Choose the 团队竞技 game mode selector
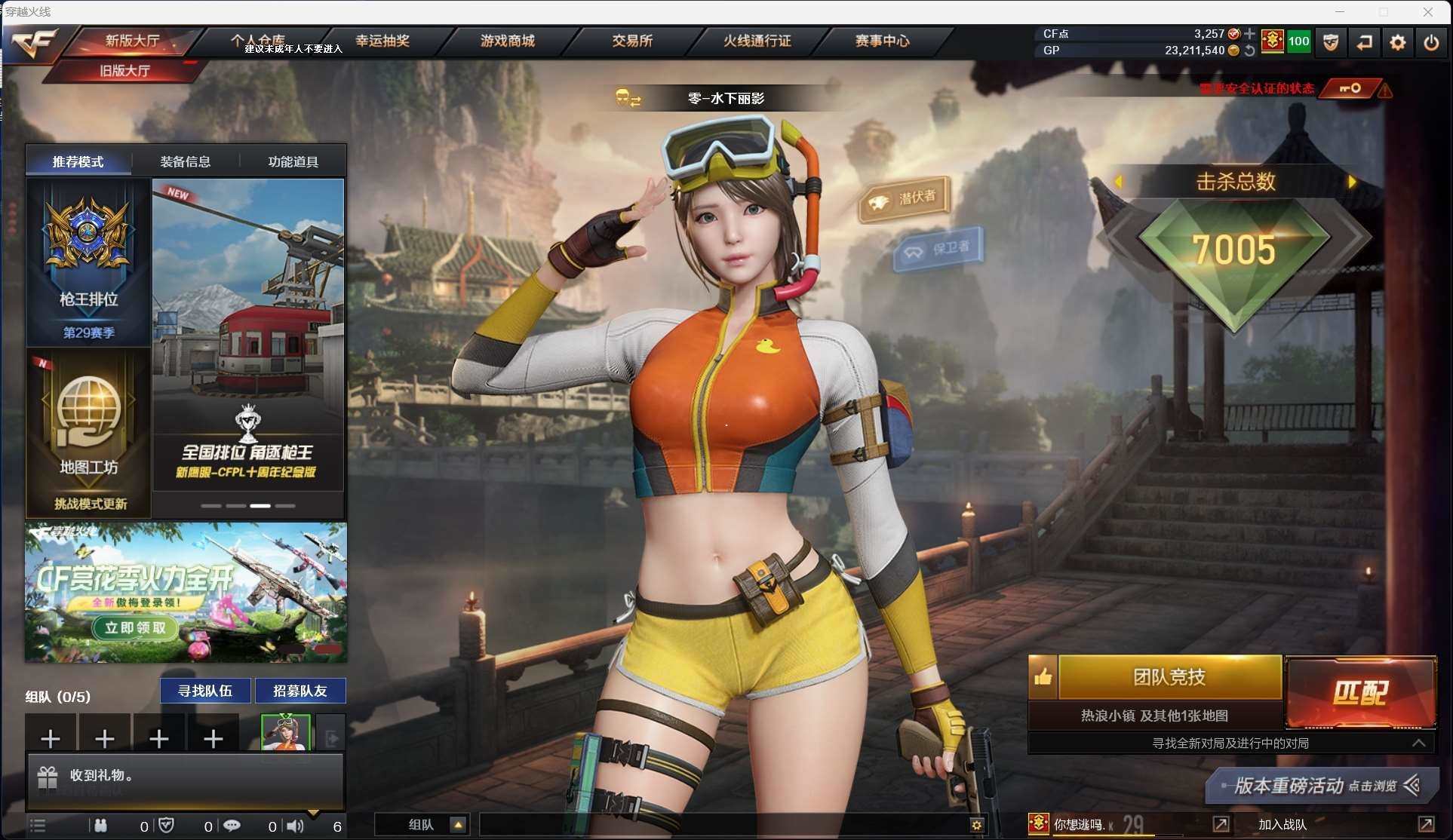Image resolution: width=1453 pixels, height=840 pixels. pyautogui.click(x=1169, y=677)
